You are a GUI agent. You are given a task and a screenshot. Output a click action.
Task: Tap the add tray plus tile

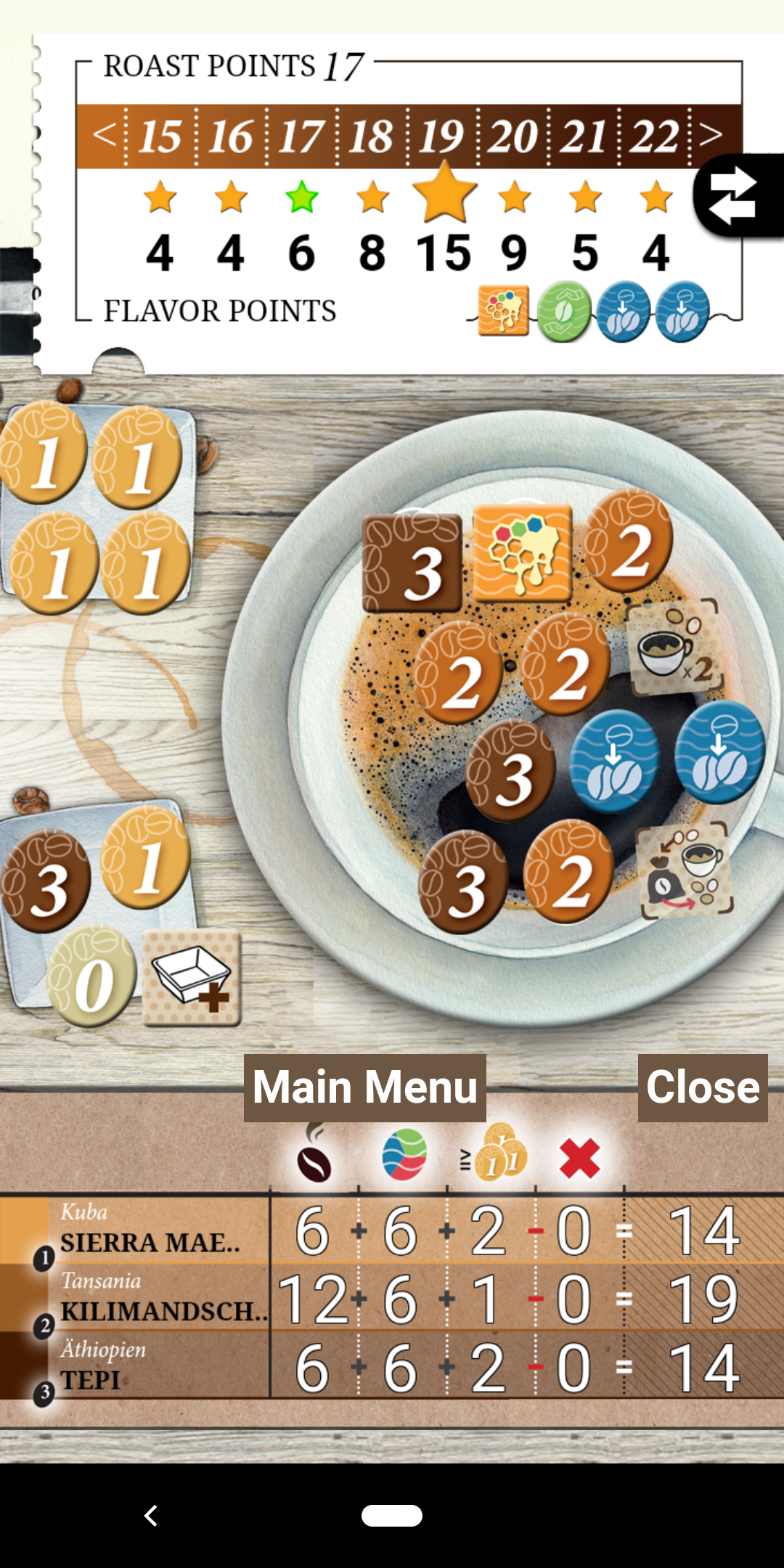[192, 977]
